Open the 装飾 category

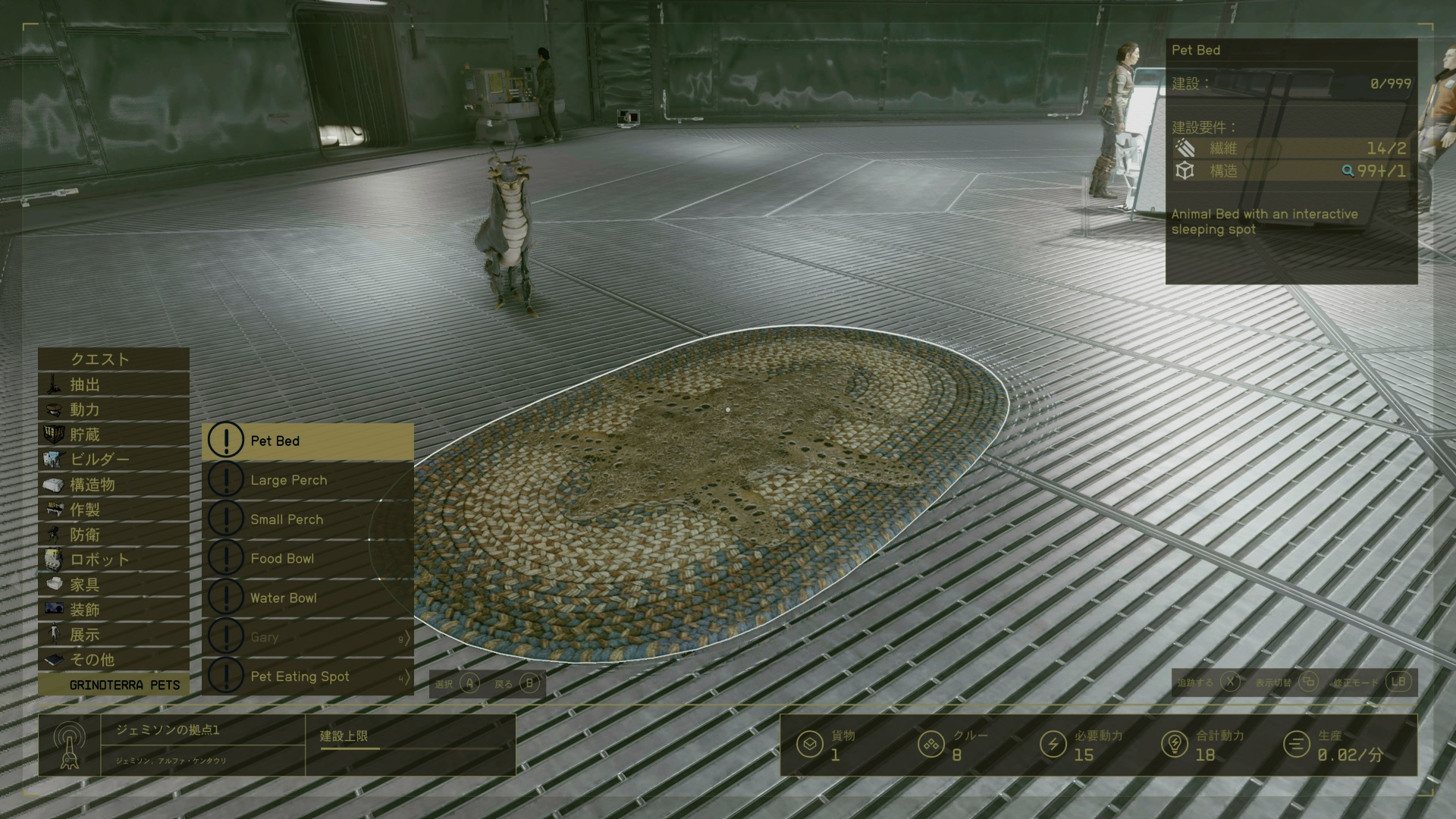pyautogui.click(x=114, y=610)
